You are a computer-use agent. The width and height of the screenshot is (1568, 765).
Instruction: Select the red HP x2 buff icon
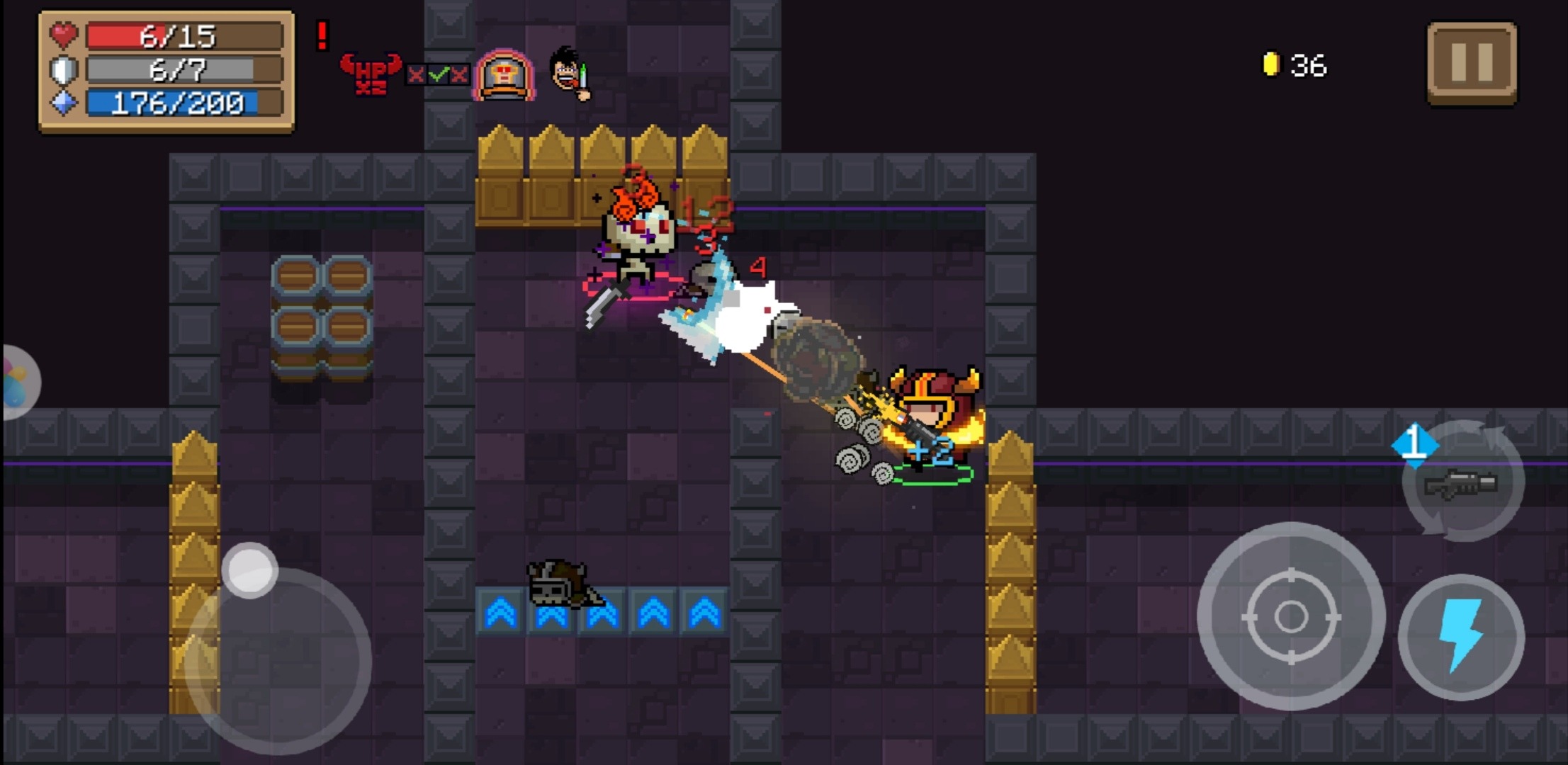coord(371,74)
